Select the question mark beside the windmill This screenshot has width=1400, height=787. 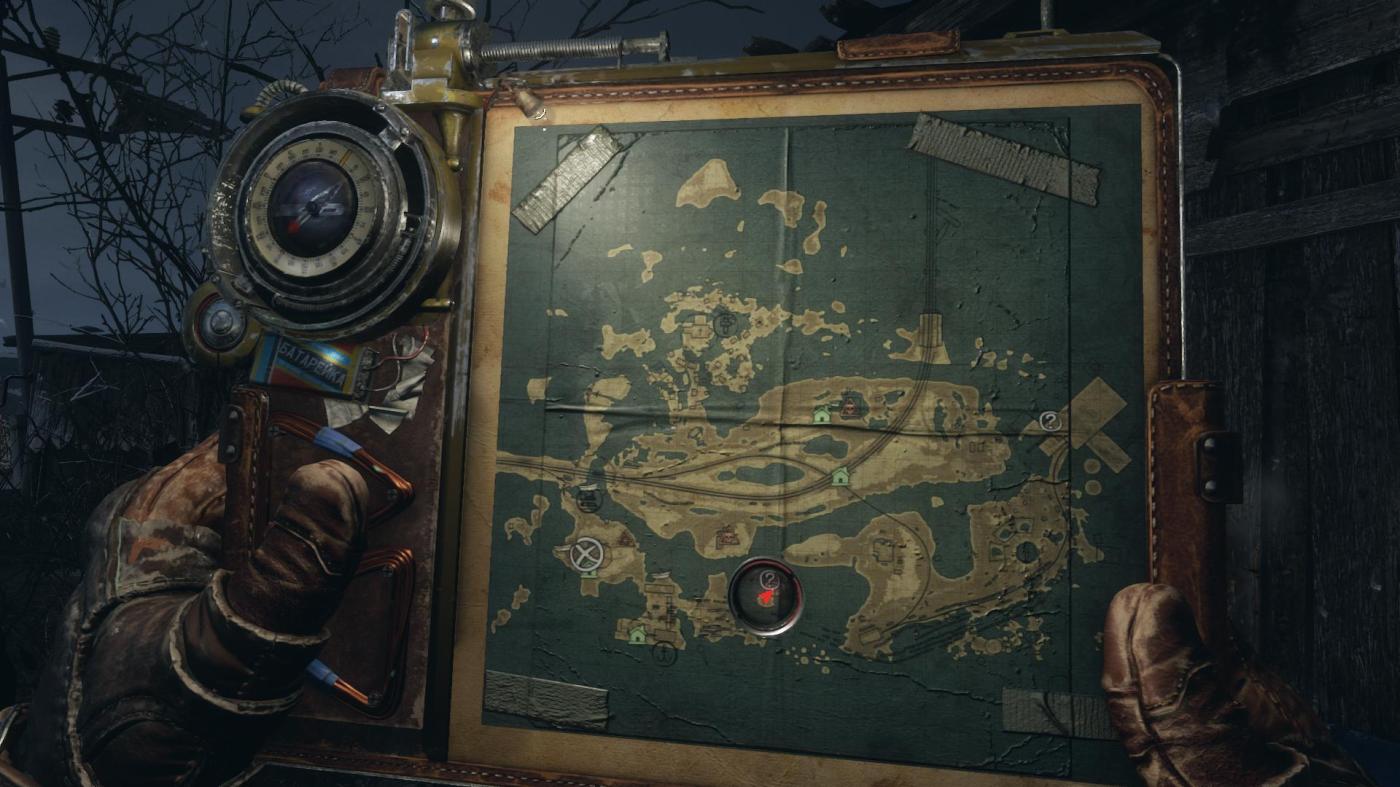click(1049, 421)
